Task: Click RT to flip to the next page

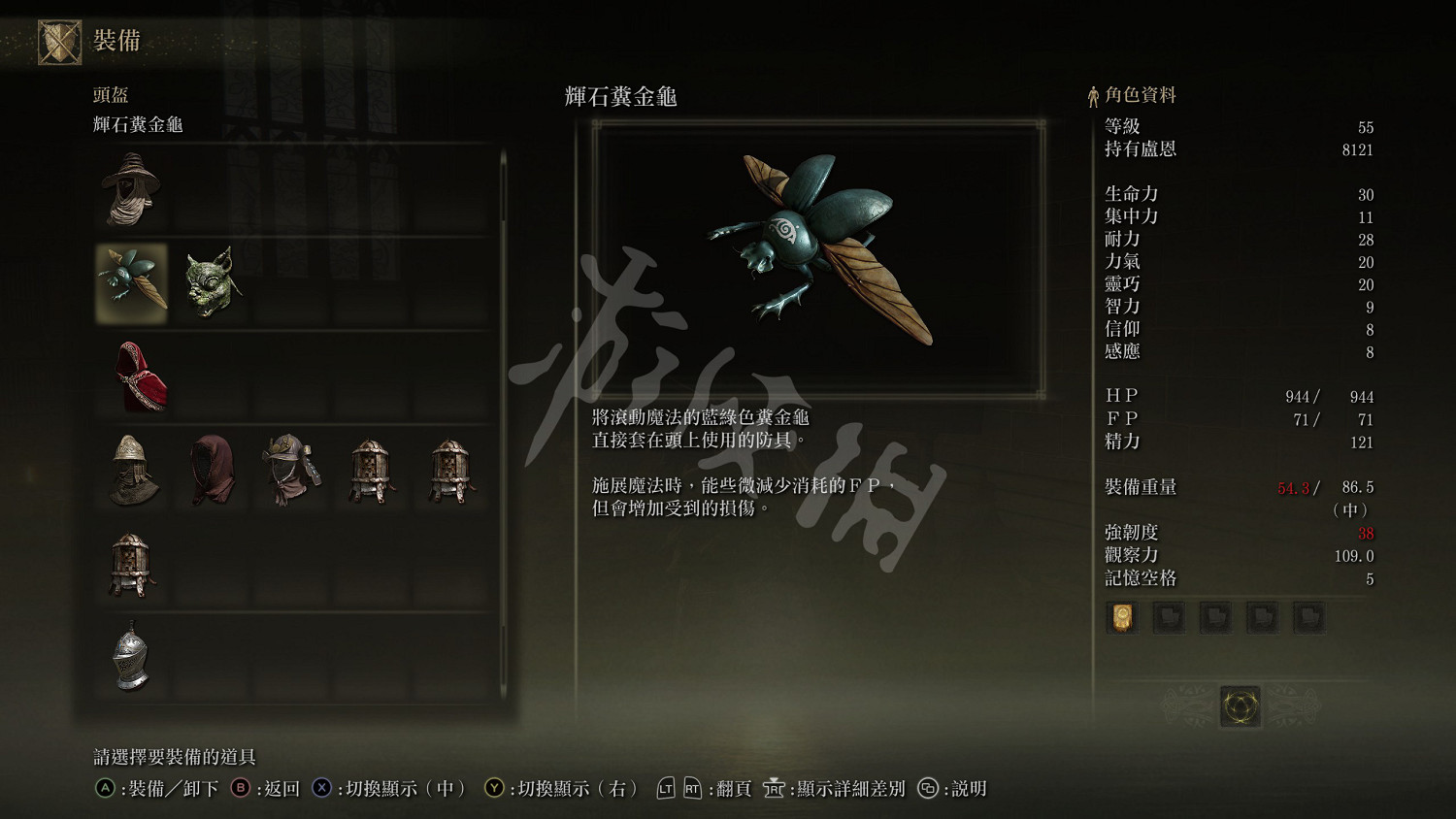Action: tap(691, 789)
